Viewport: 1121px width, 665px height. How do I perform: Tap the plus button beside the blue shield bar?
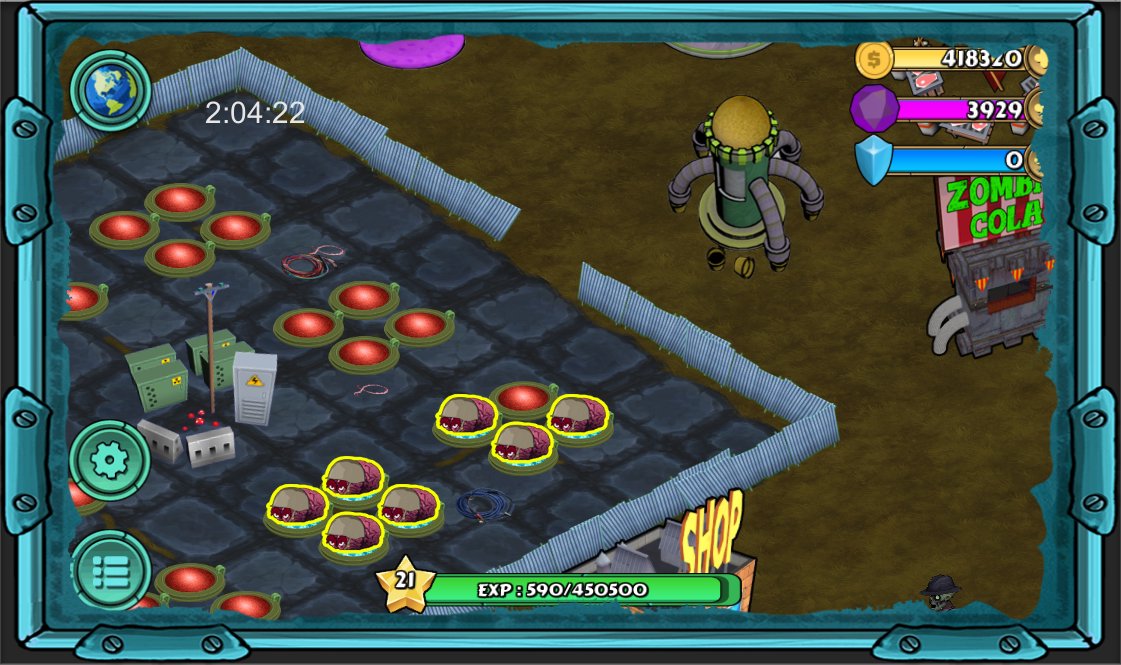[x=1037, y=160]
